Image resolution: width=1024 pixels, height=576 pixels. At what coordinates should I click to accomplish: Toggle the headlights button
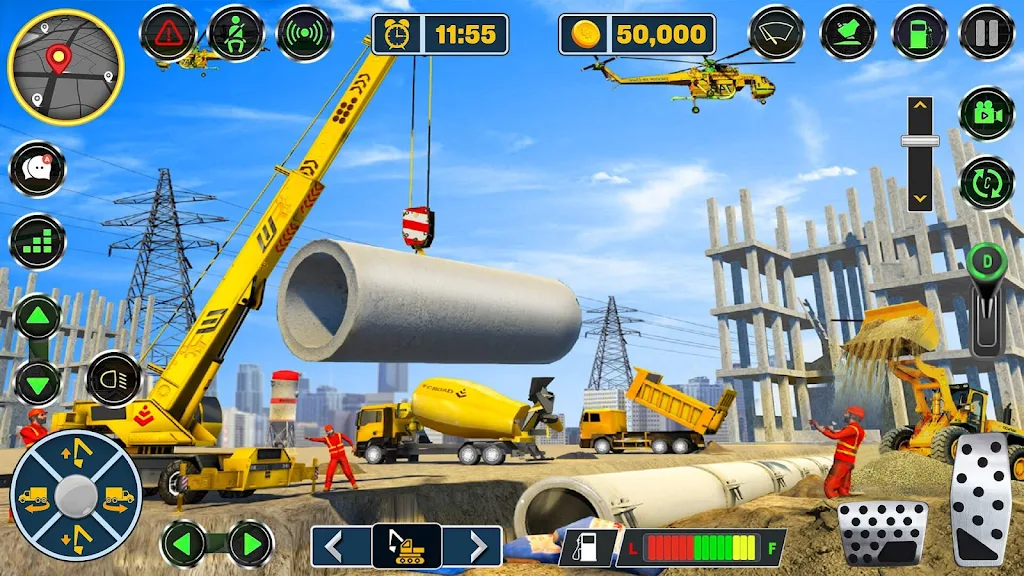113,379
